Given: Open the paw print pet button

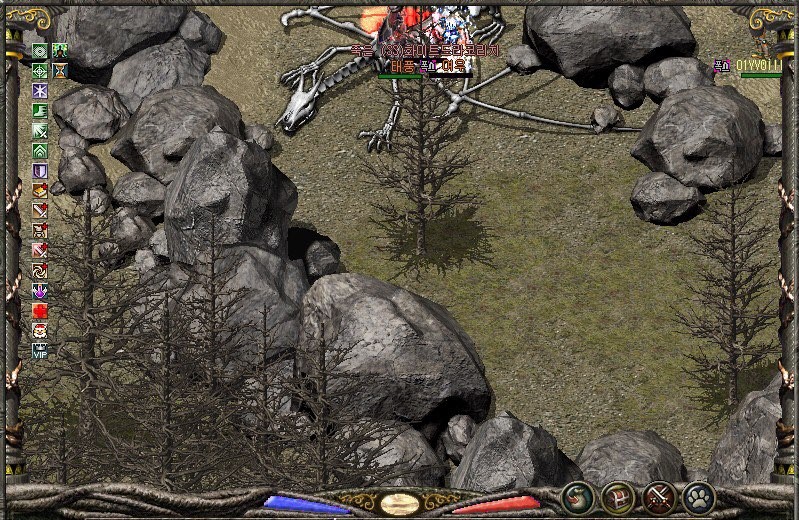Looking at the screenshot, I should pyautogui.click(x=699, y=495).
